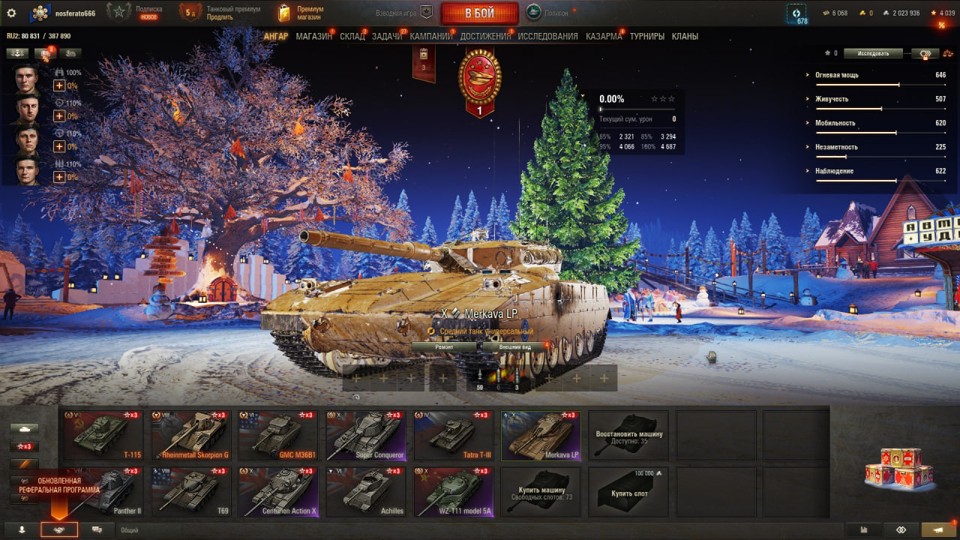Switch to the МАГАЗИН tab
The height and width of the screenshot is (540, 960).
[314, 37]
